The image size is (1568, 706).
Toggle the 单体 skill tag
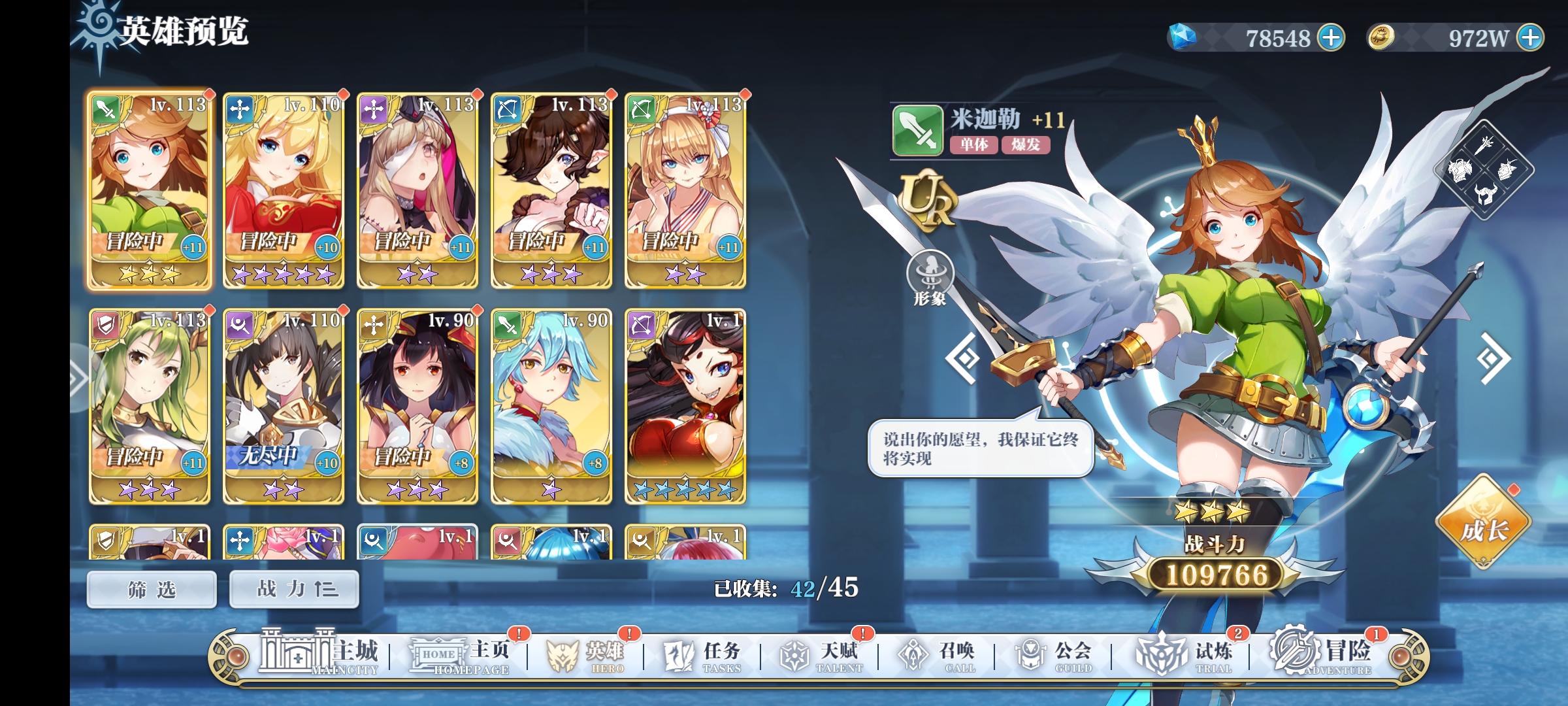(x=973, y=144)
